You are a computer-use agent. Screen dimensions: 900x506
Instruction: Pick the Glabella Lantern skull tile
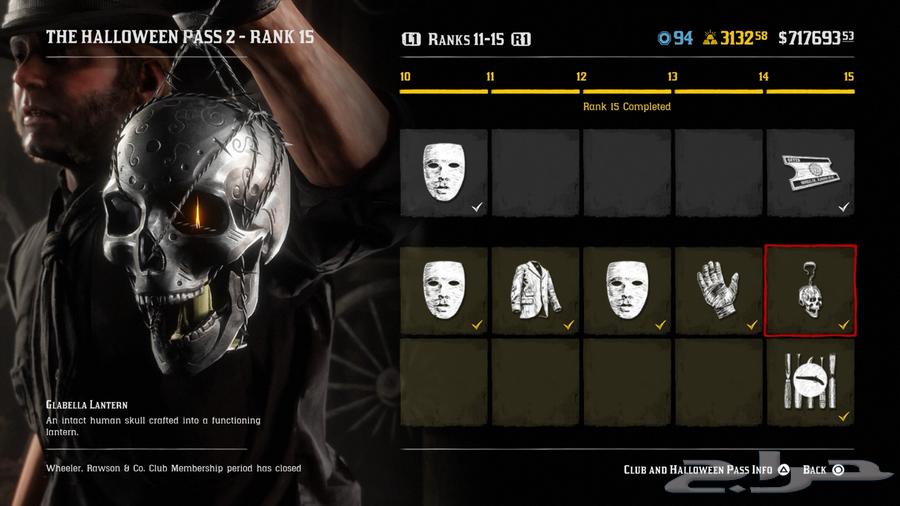tap(810, 291)
